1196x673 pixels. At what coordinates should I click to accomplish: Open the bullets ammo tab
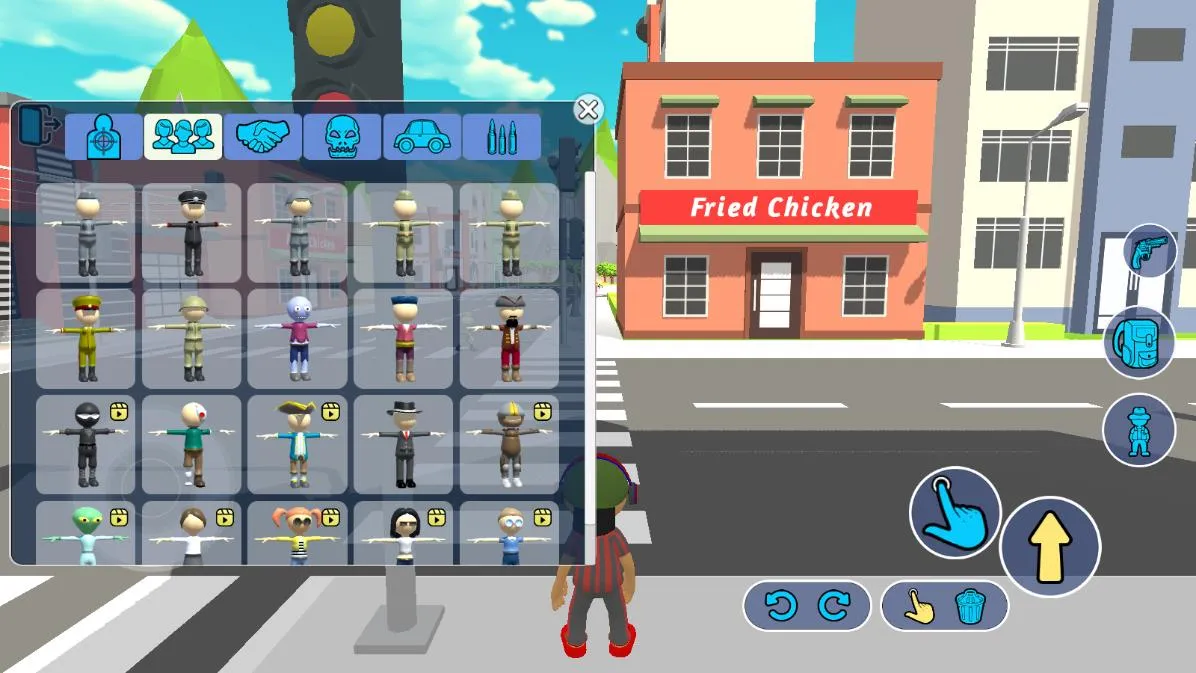click(x=501, y=137)
